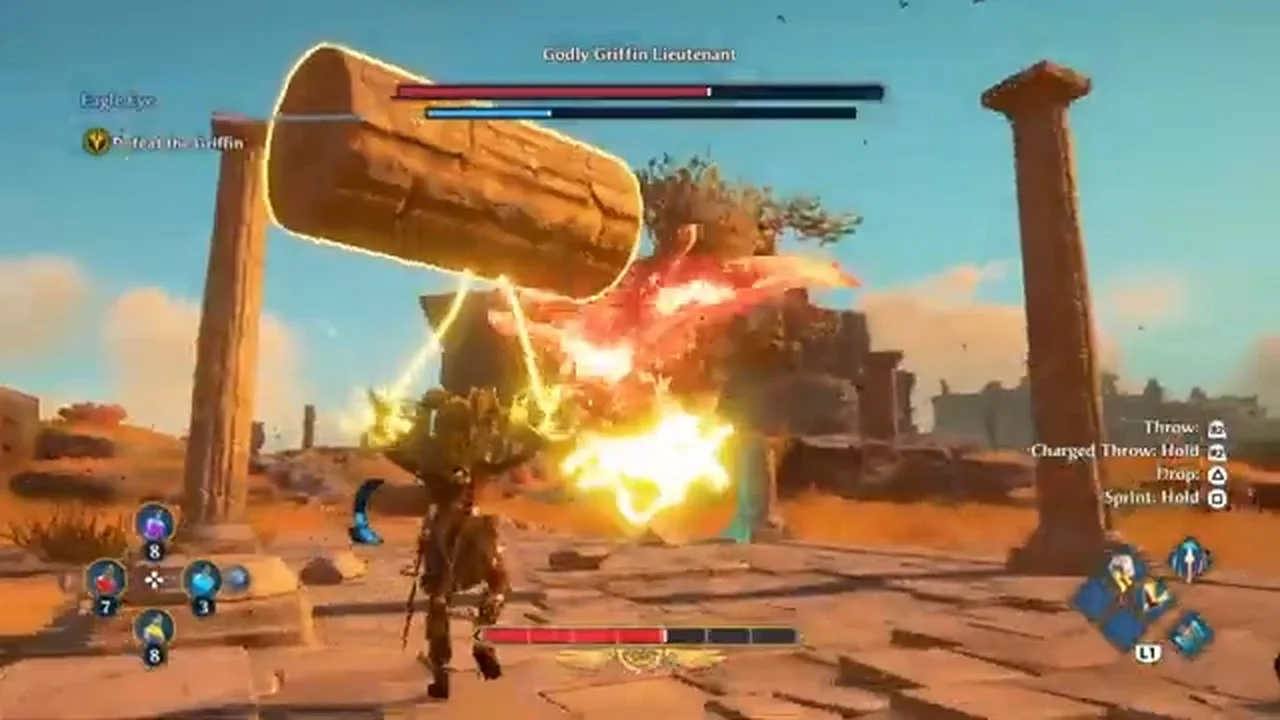Select the lone teal ability icon below the spear
This screenshot has width=1280, height=720.
click(x=1191, y=634)
